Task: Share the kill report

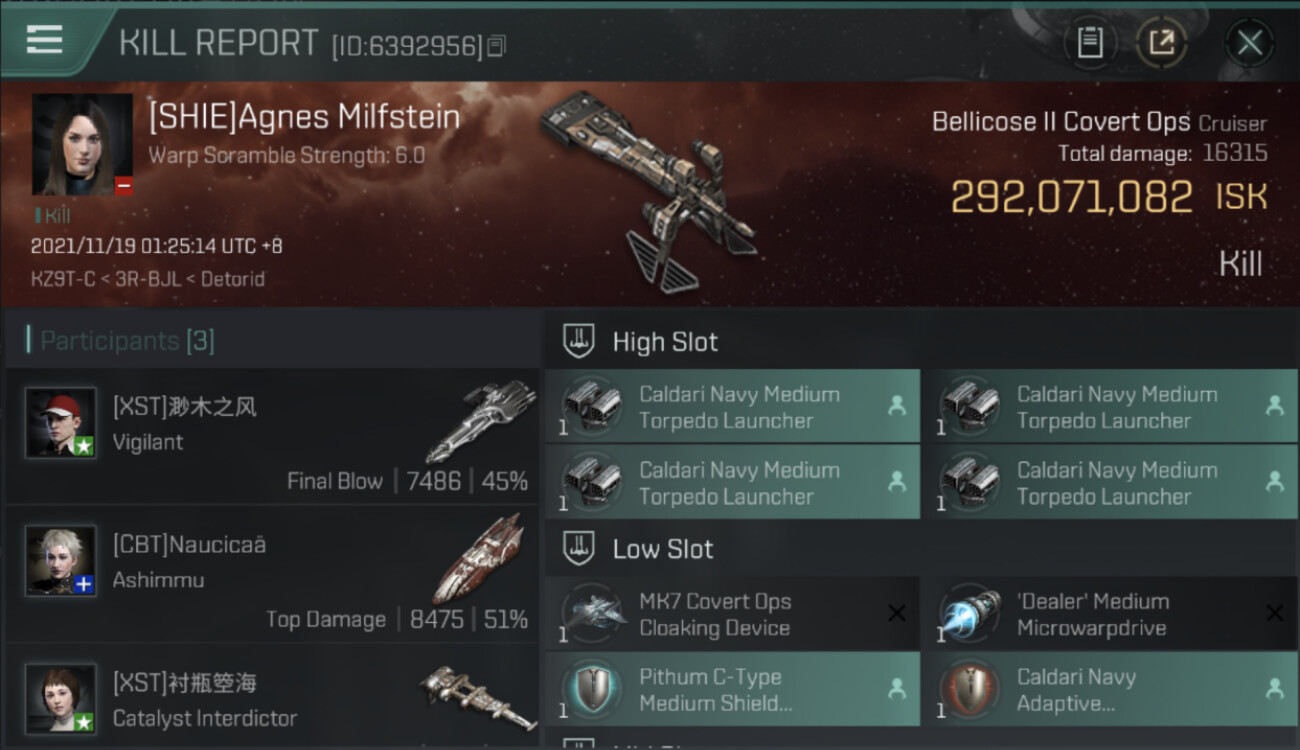Action: 1161,43
